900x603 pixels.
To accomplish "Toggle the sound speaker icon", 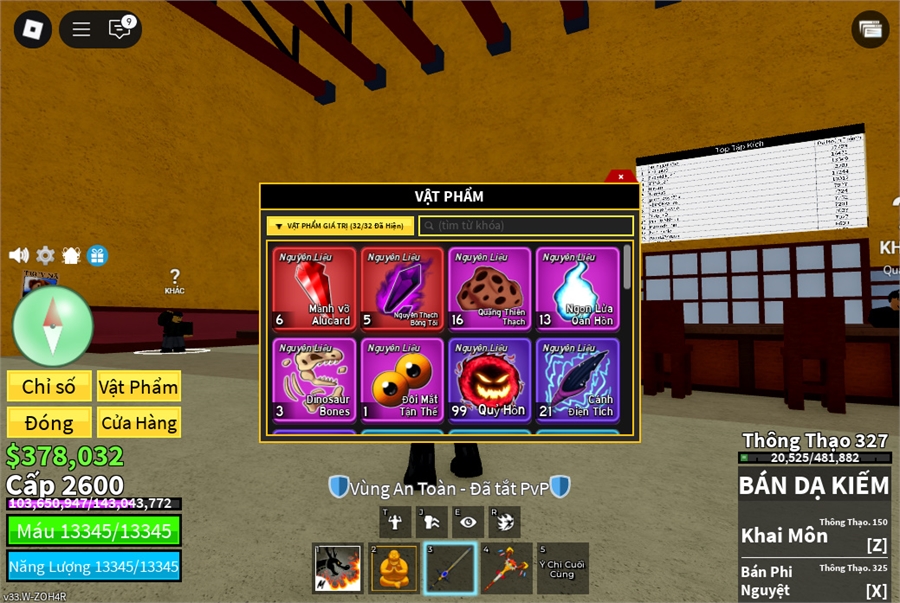I will [19, 255].
